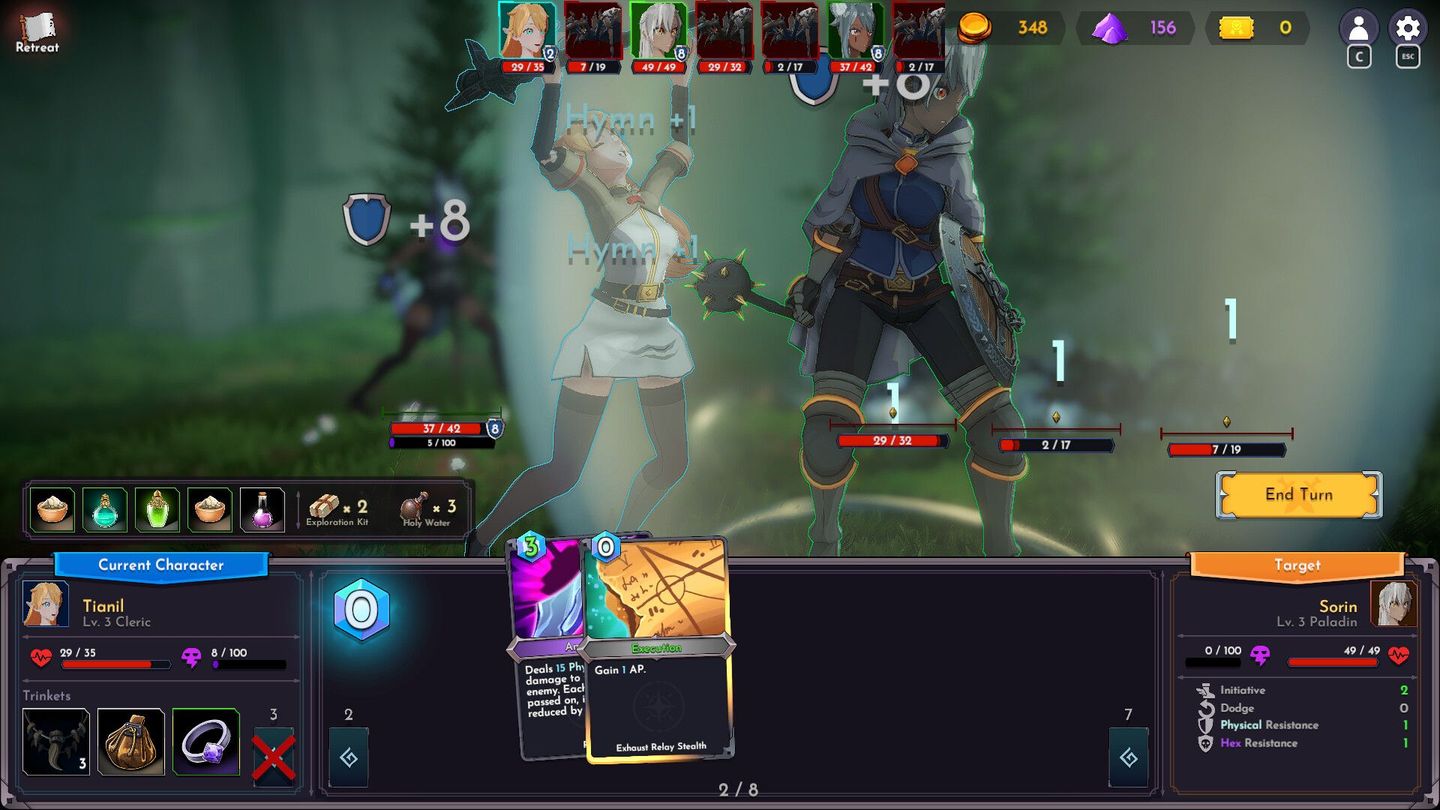
Task: Click the settings gear button
Action: pyautogui.click(x=1407, y=27)
